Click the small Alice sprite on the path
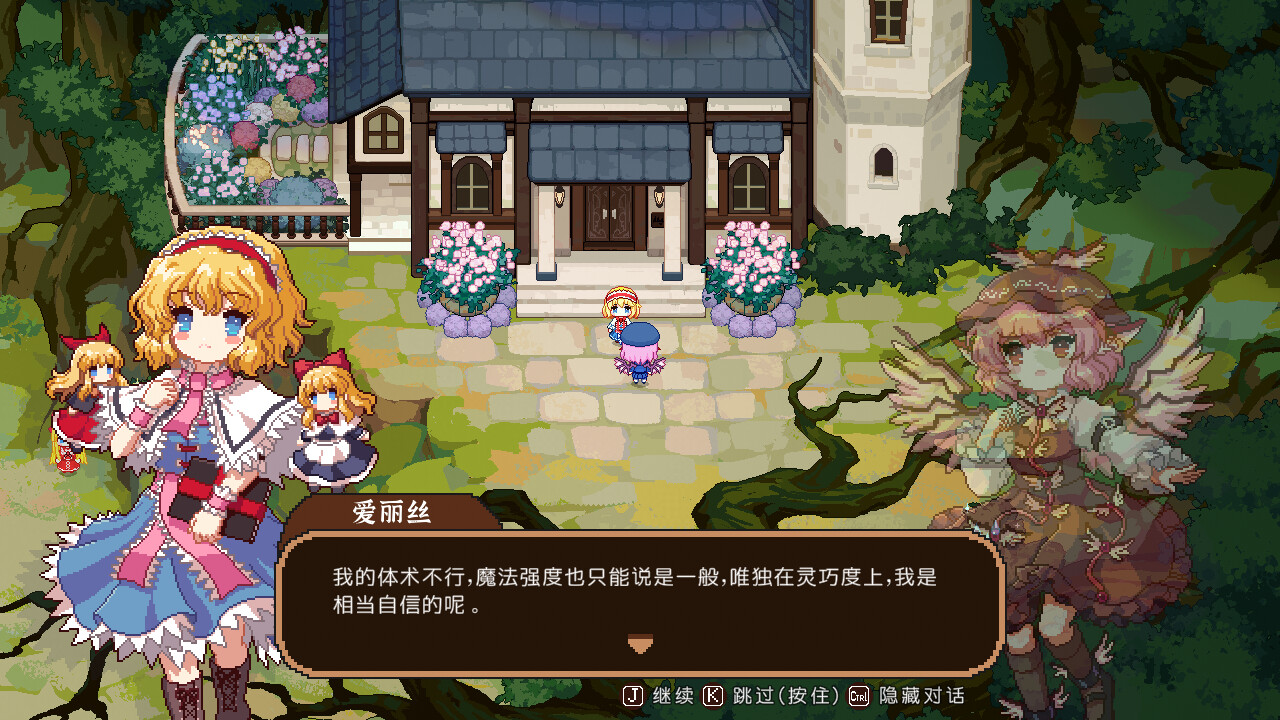 [x=620, y=310]
